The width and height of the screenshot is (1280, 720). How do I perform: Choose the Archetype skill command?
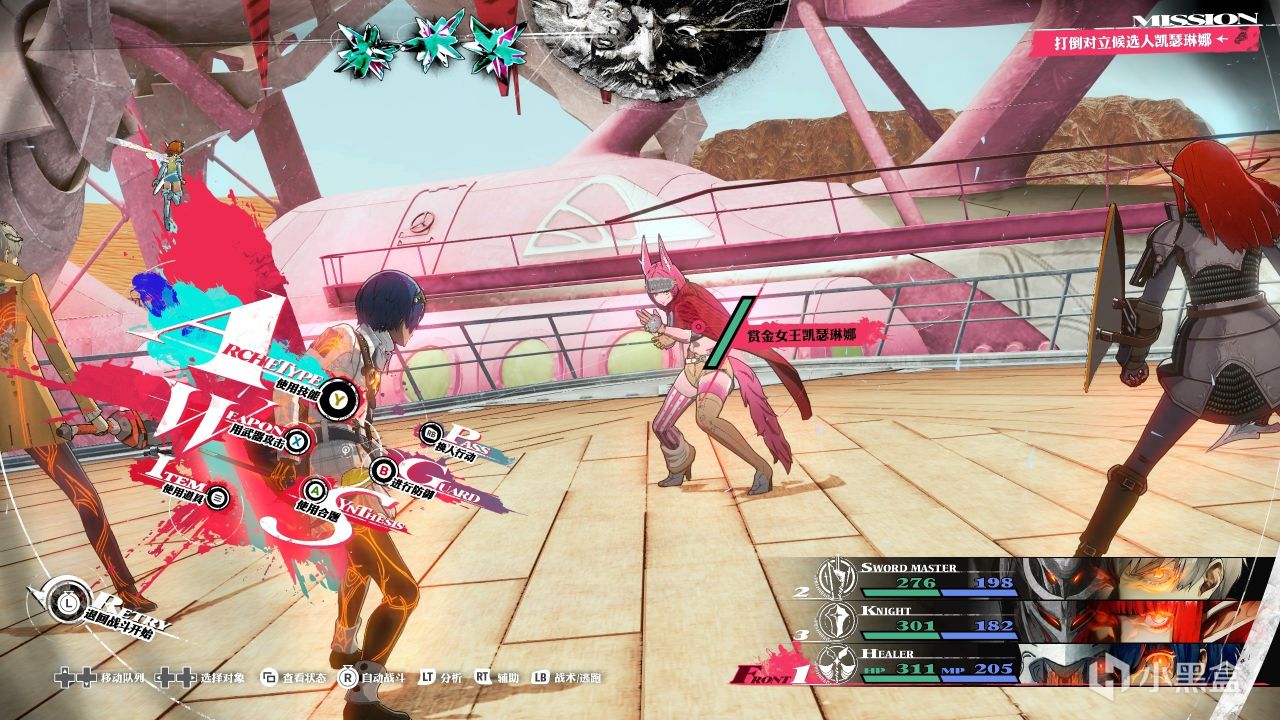tap(342, 398)
